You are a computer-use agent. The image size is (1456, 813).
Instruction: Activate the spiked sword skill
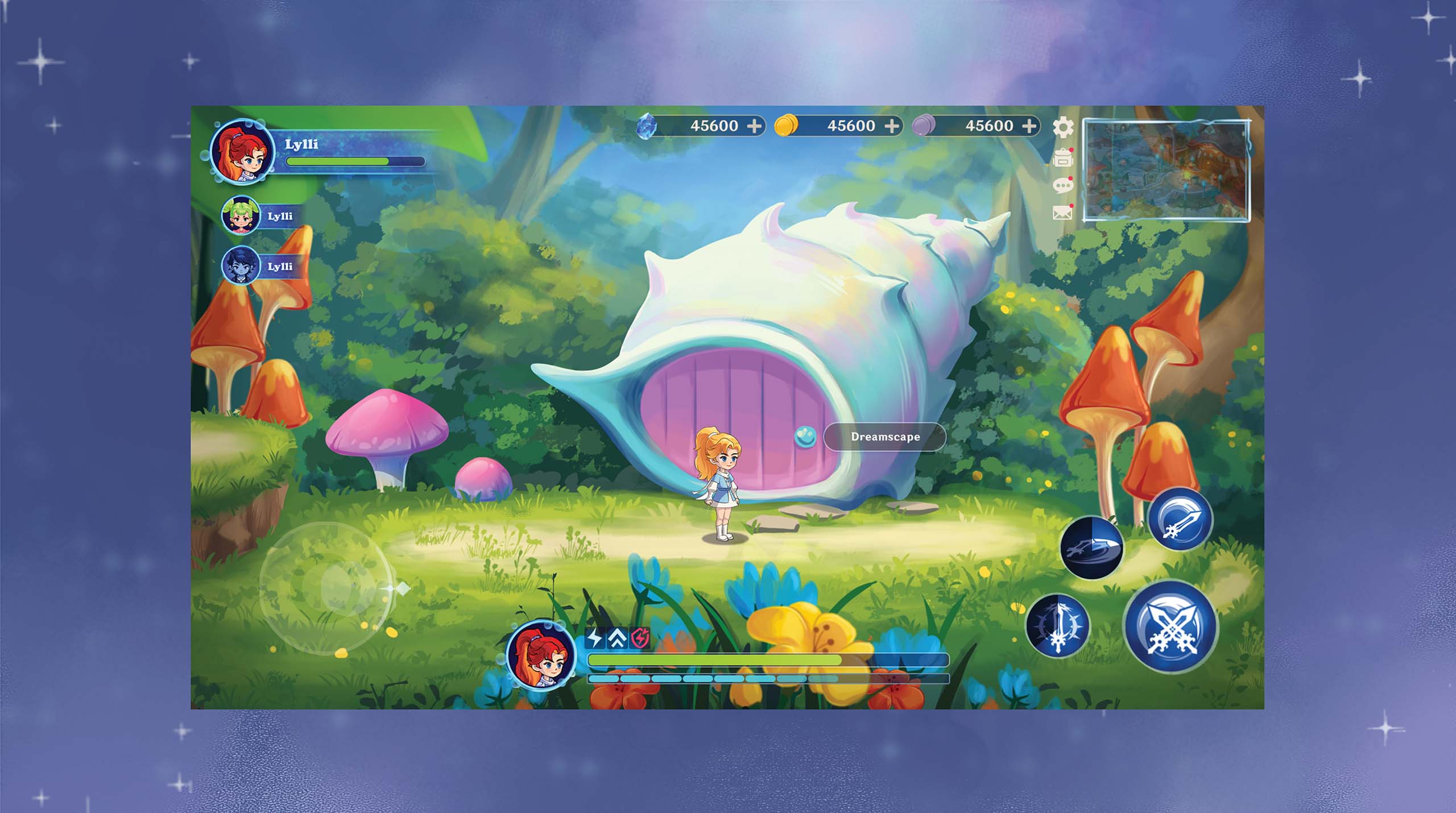click(x=1058, y=626)
